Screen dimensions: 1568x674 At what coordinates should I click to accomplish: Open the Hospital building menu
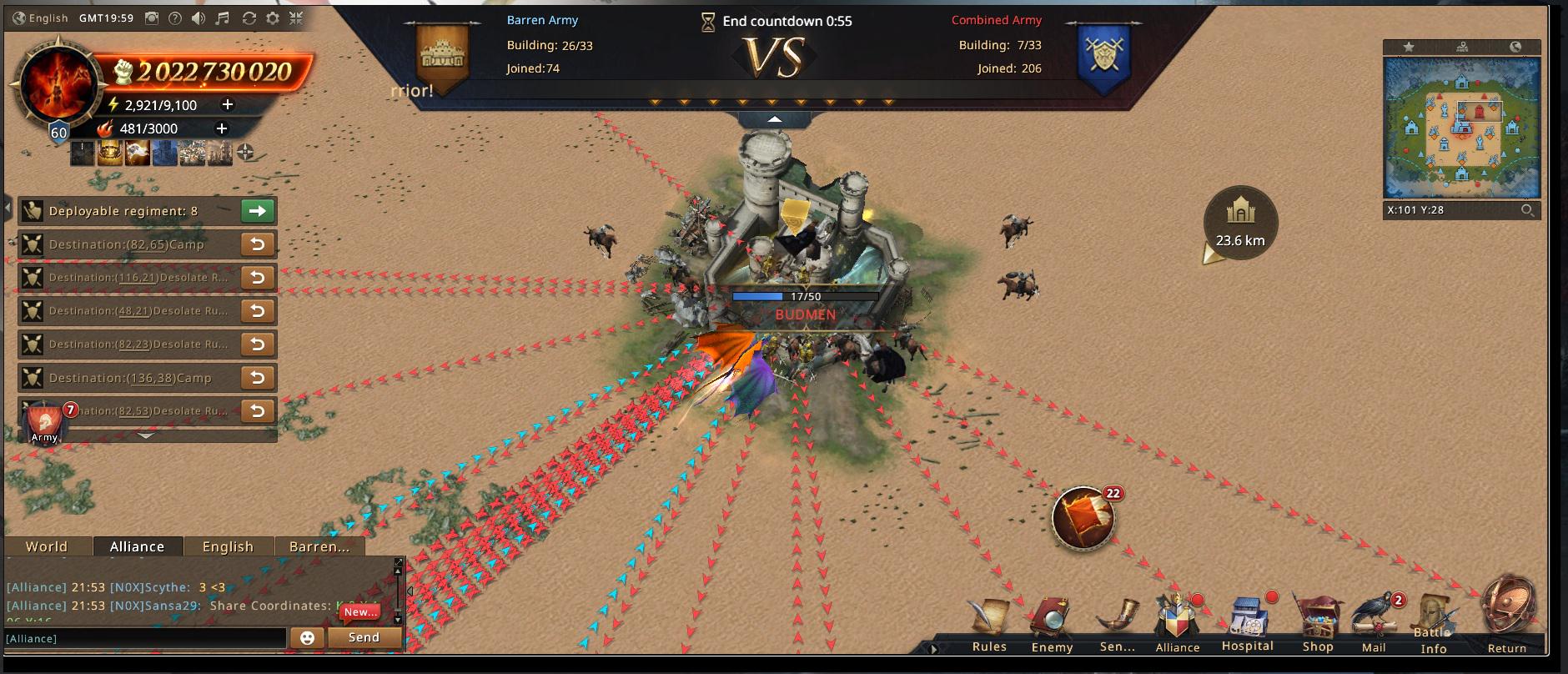[1248, 622]
